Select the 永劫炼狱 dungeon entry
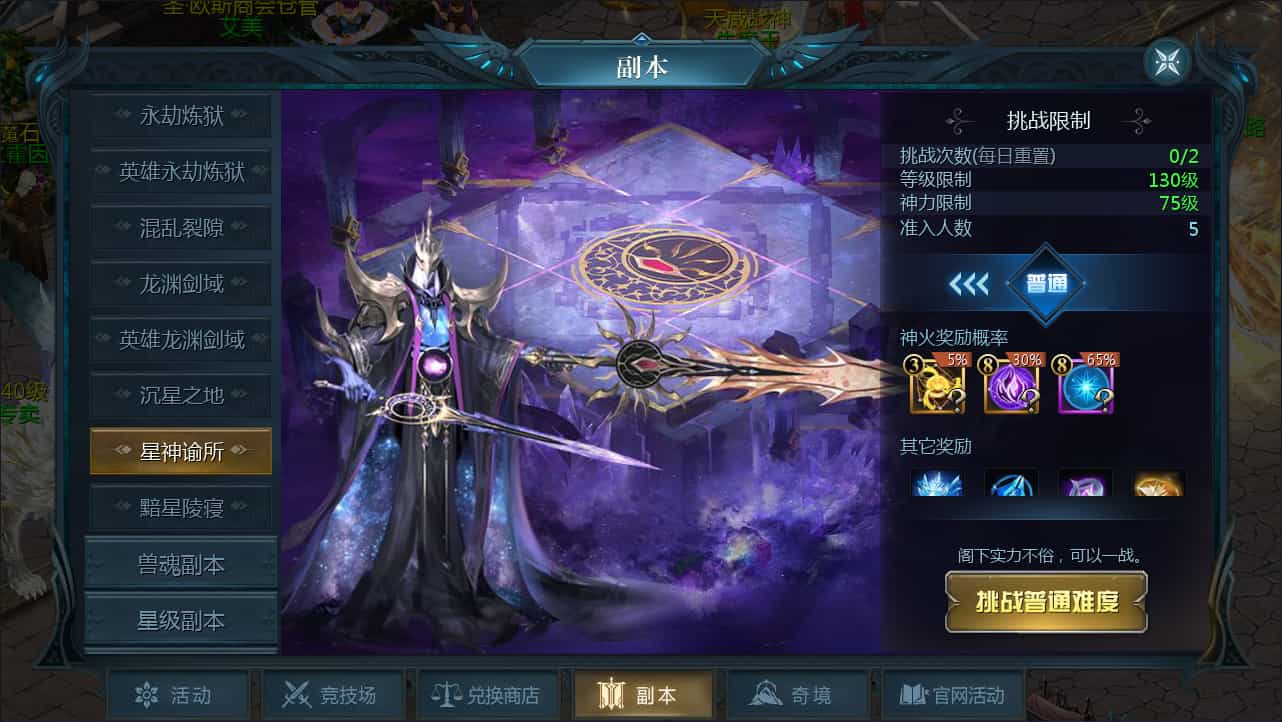This screenshot has height=722, width=1282. click(180, 116)
